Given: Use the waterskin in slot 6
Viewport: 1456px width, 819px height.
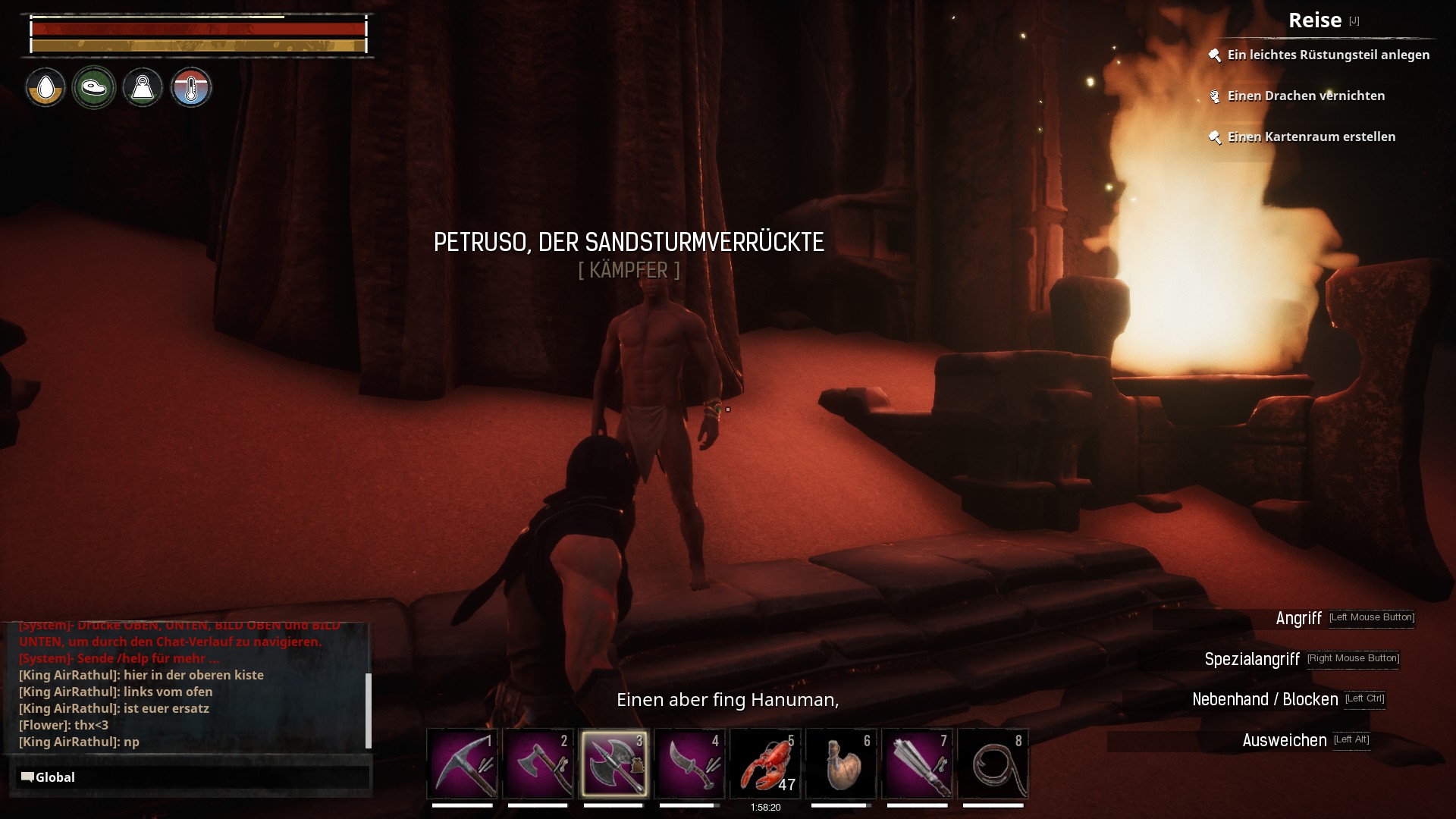Looking at the screenshot, I should coord(842,763).
